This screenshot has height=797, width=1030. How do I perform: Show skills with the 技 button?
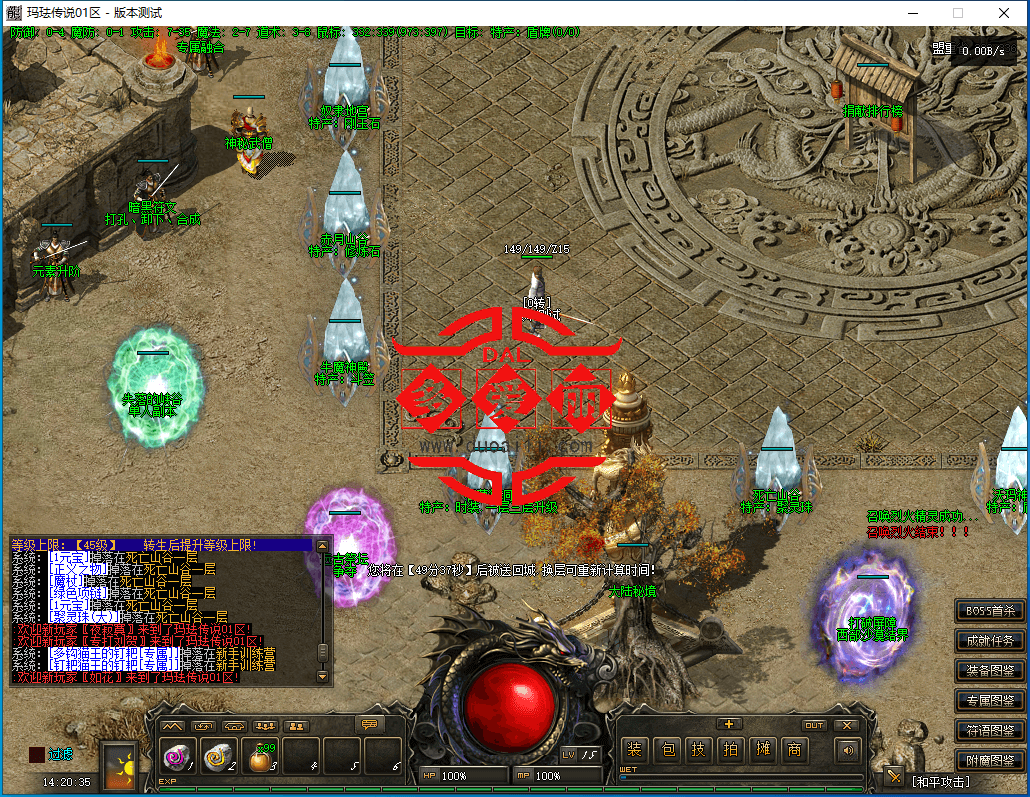[701, 750]
